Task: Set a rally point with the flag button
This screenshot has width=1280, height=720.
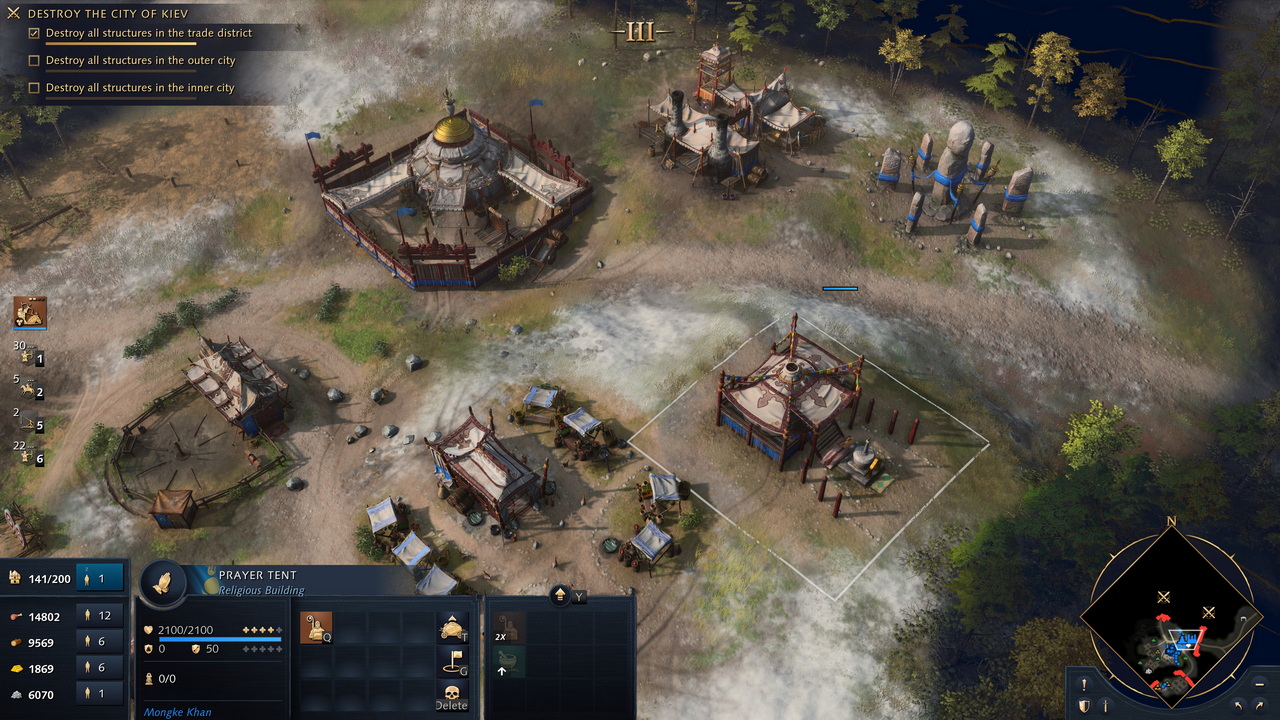Action: [453, 660]
